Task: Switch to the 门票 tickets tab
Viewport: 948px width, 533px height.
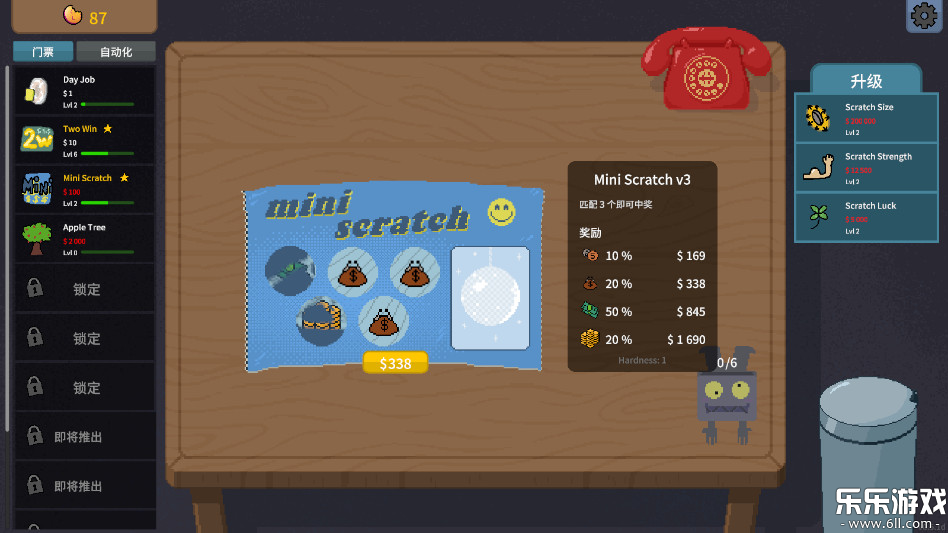Action: pos(42,52)
